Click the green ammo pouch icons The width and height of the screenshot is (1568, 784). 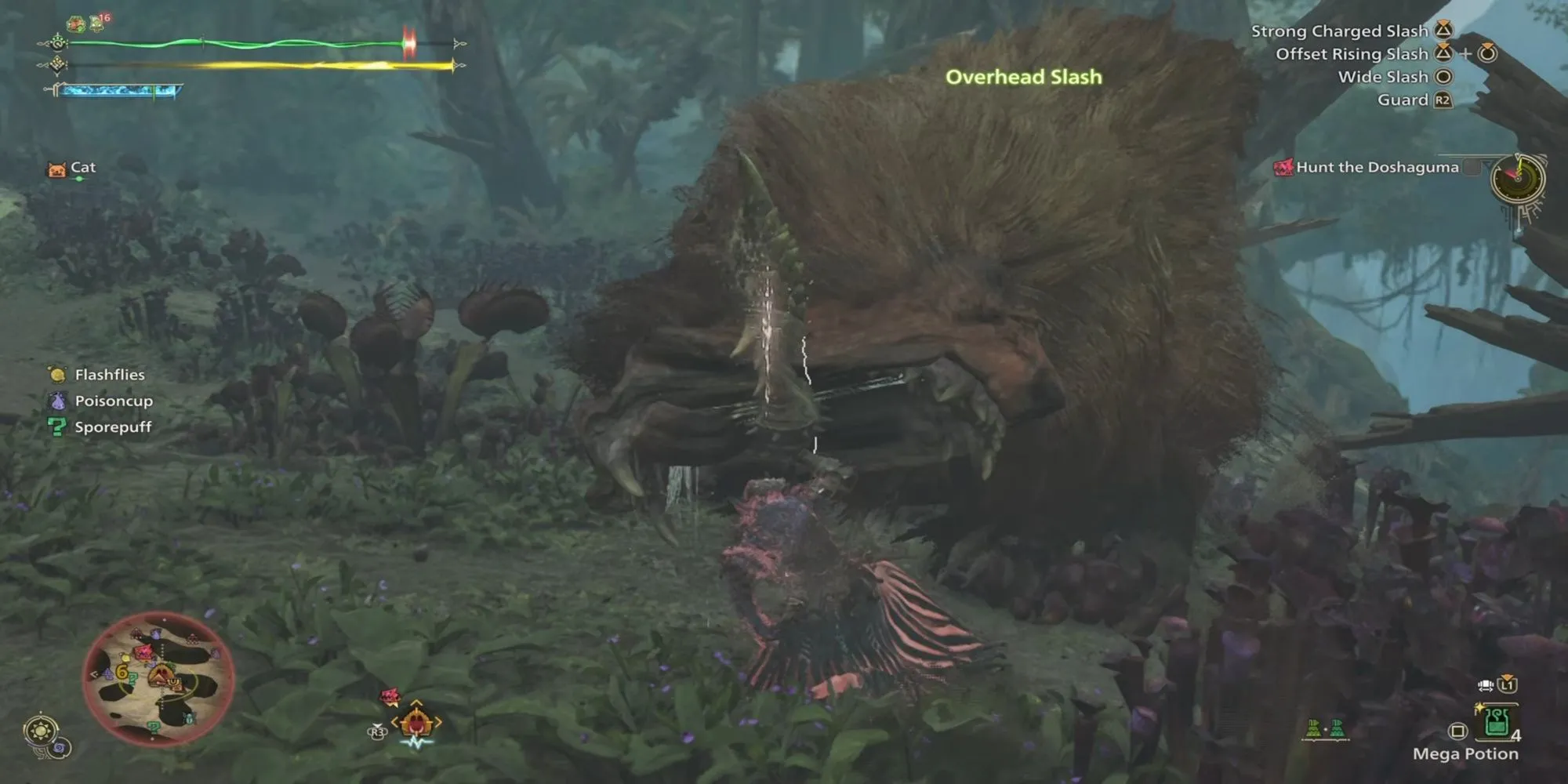1325,729
